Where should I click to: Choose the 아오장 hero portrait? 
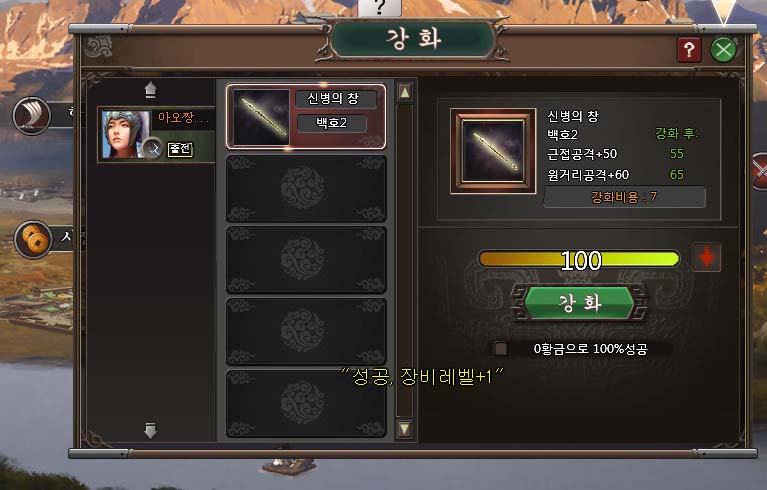(x=126, y=135)
